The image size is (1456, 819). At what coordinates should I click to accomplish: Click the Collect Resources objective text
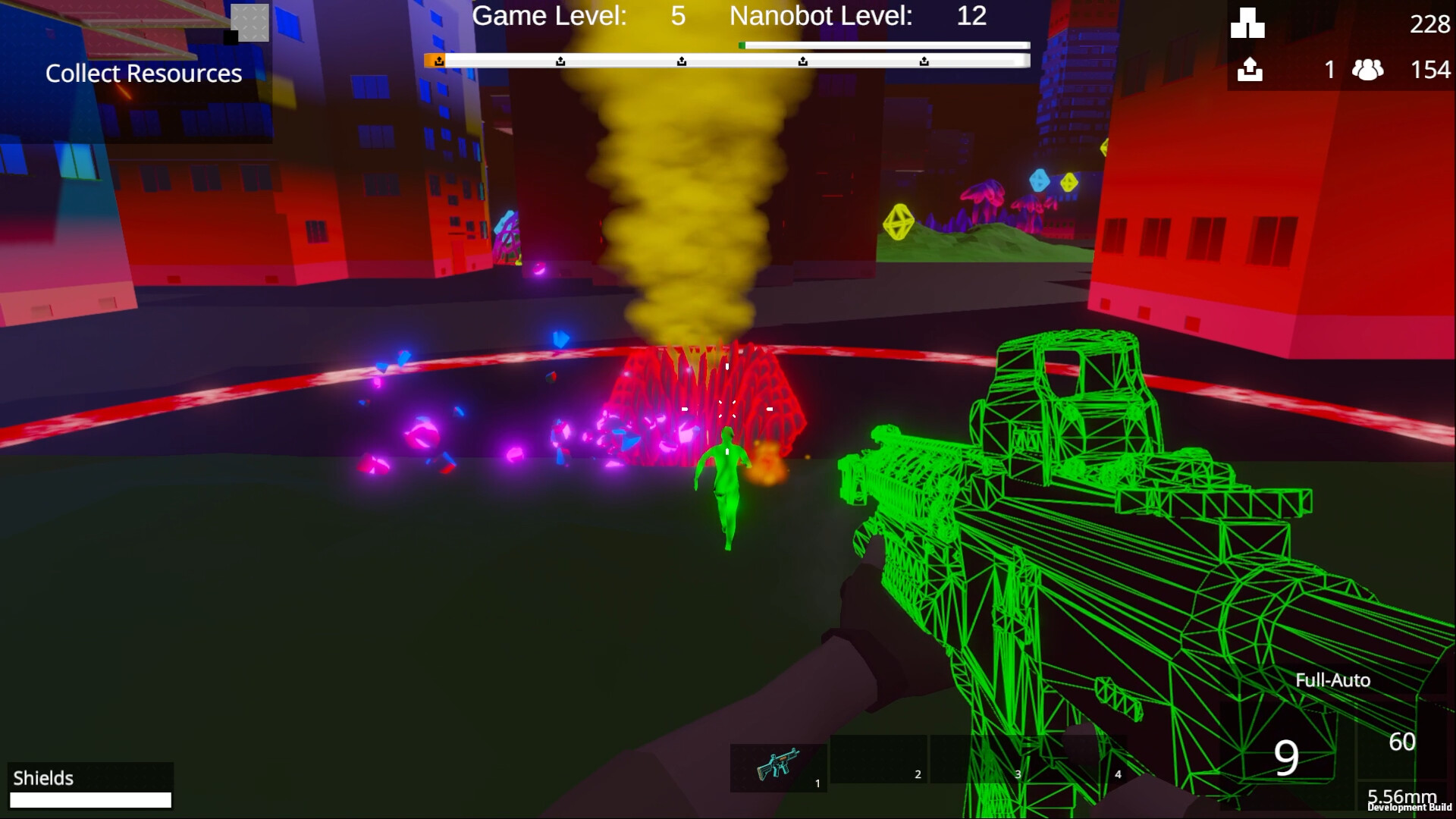point(143,73)
